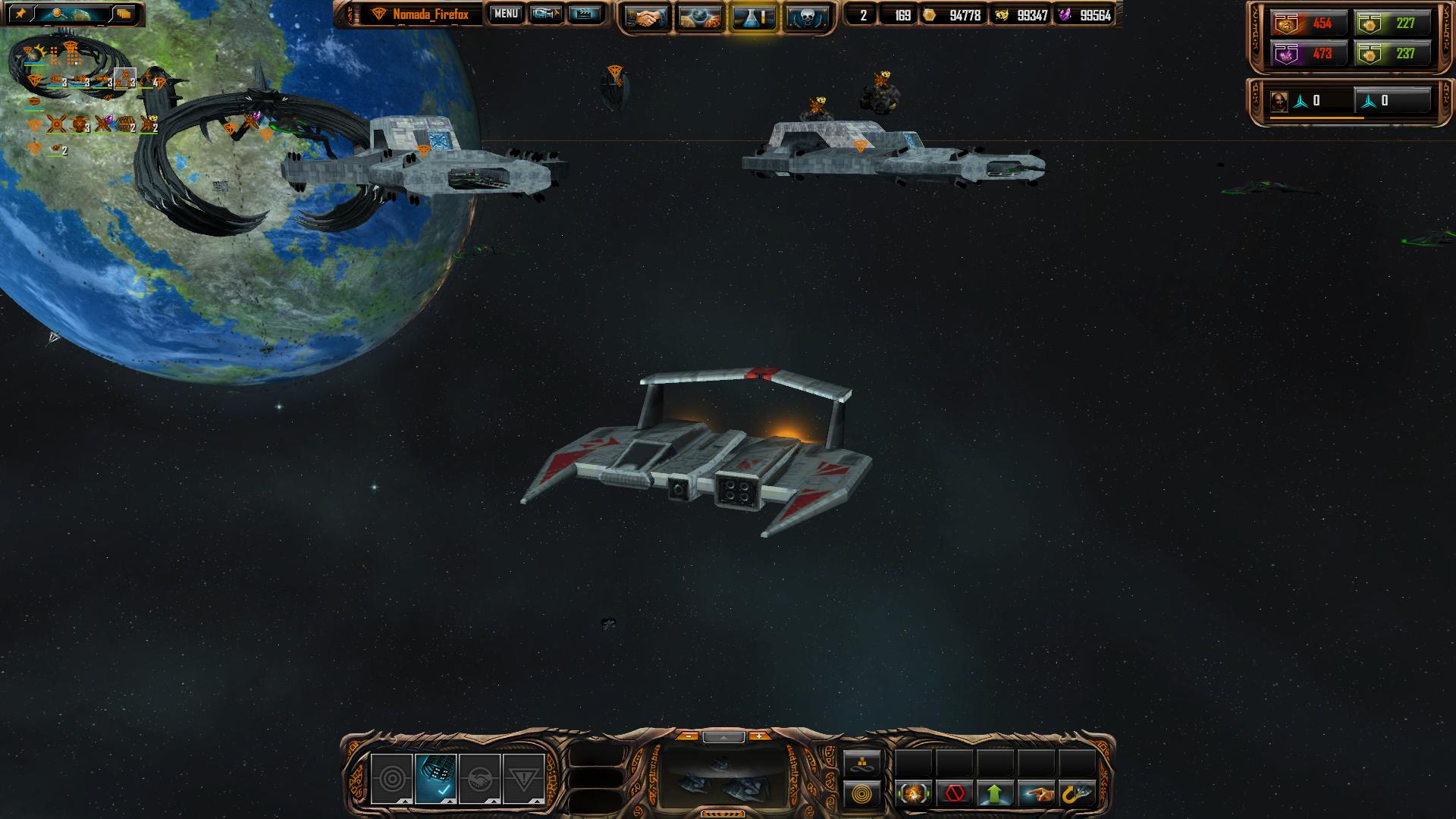1456x819 pixels.
Task: Click the greyed handshake stance button
Action: click(x=479, y=779)
